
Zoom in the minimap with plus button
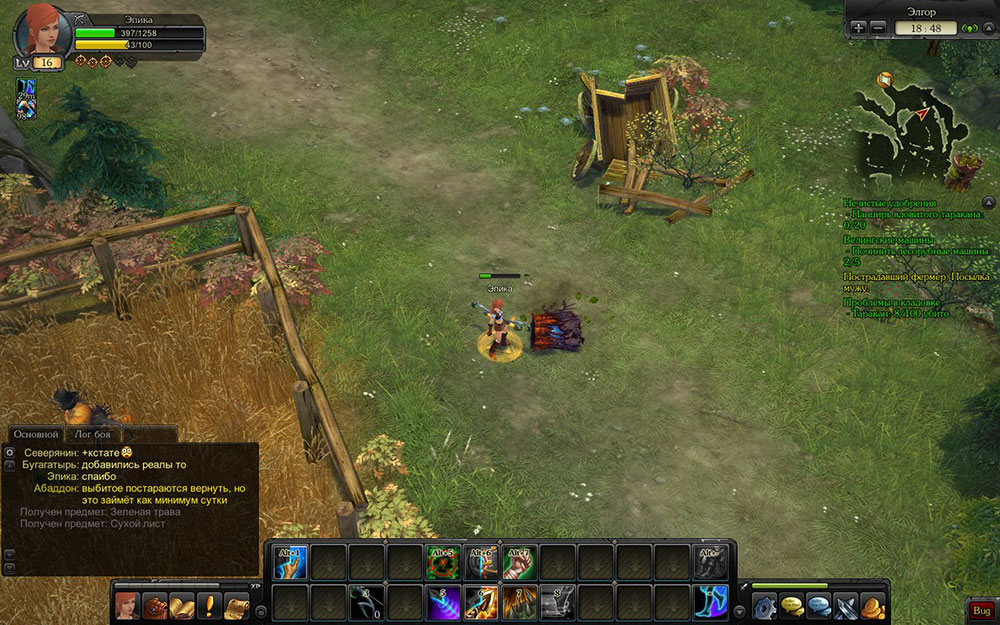[860, 28]
